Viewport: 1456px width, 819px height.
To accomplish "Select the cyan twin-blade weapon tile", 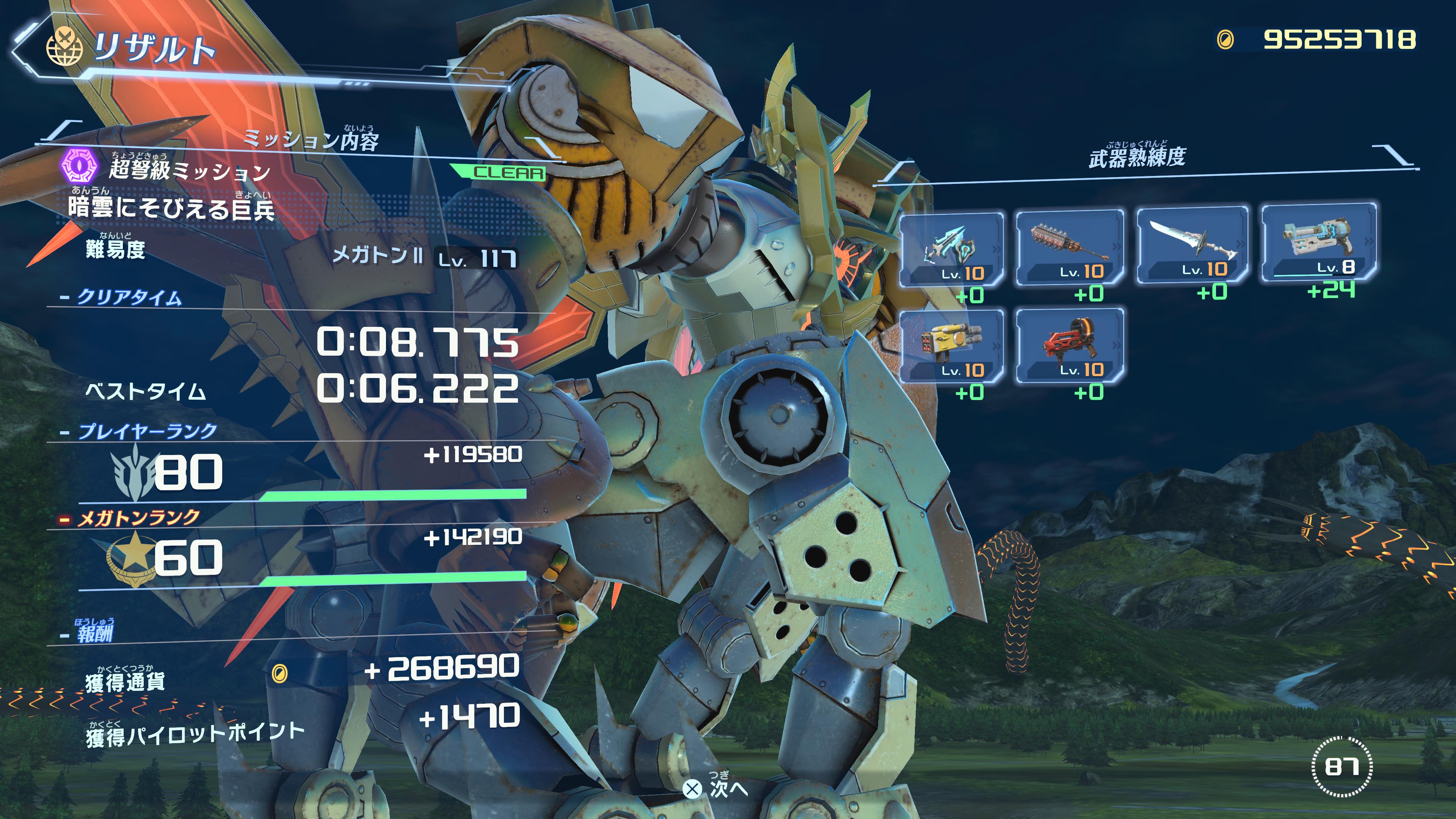I will point(951,249).
